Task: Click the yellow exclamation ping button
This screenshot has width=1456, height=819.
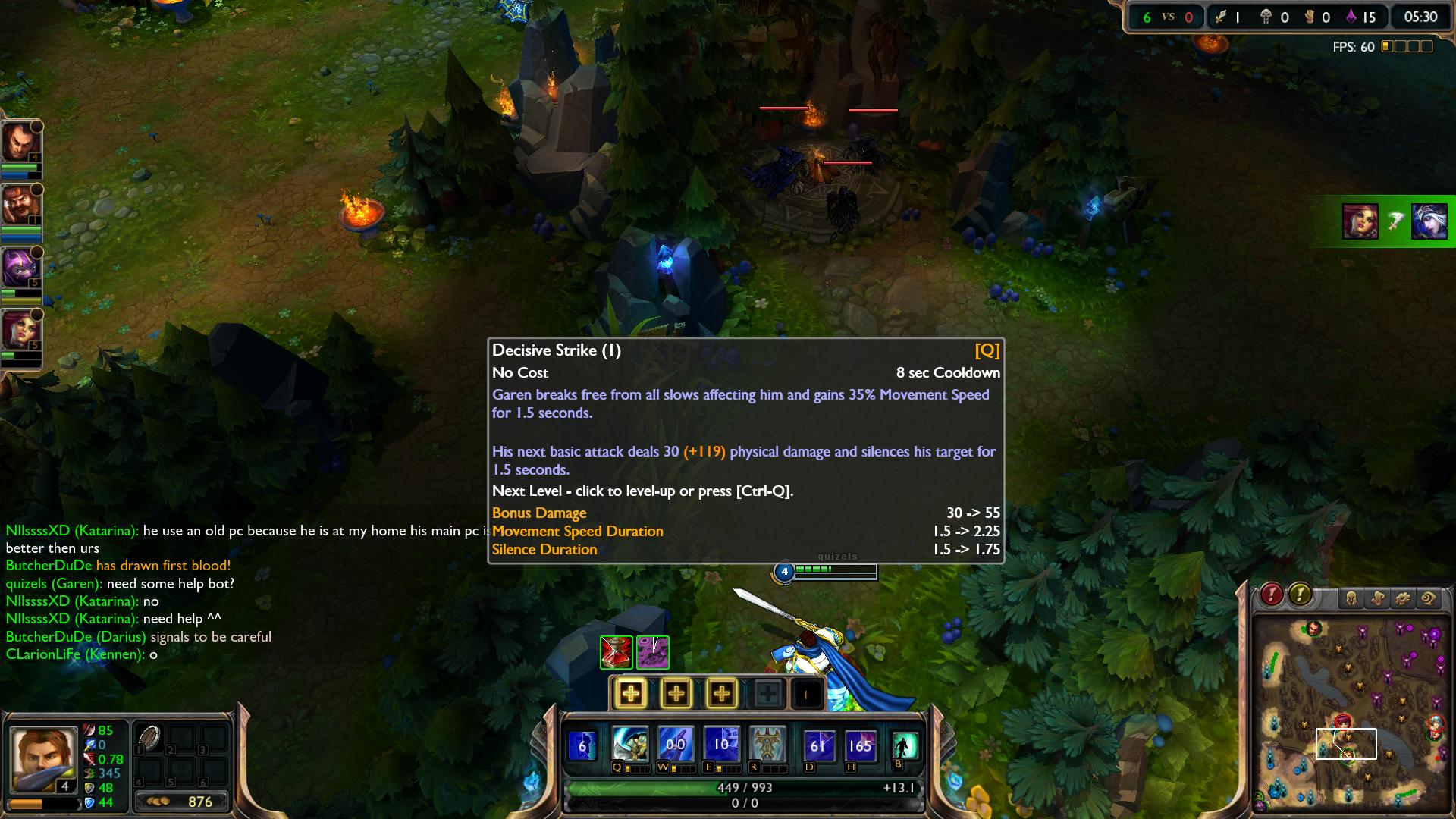Action: pos(1300,595)
